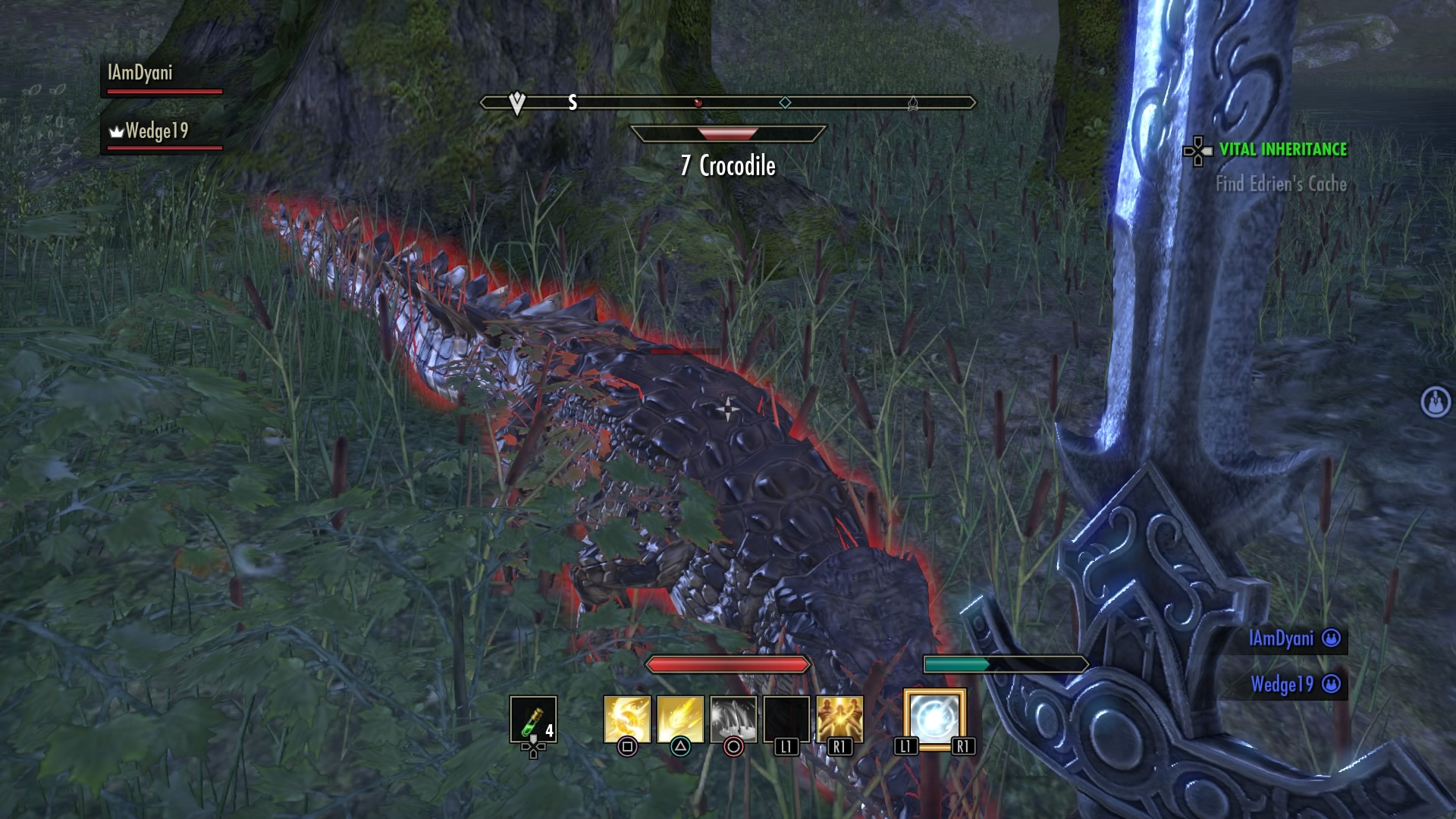
Task: Click the 7 Crocodile enemy nameplate
Action: pos(728,165)
